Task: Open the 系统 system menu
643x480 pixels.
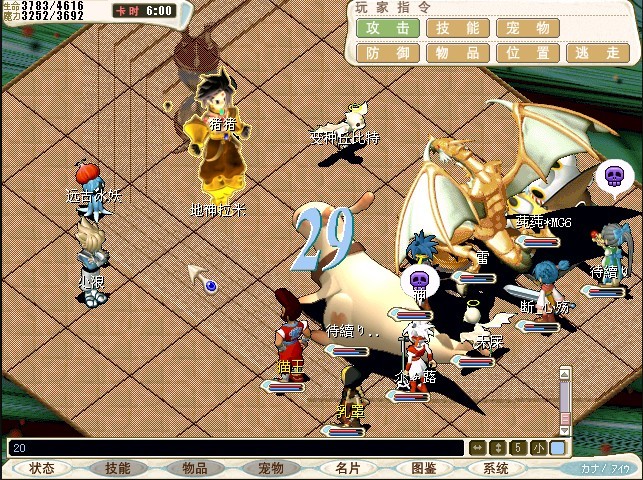Action: pos(496,468)
